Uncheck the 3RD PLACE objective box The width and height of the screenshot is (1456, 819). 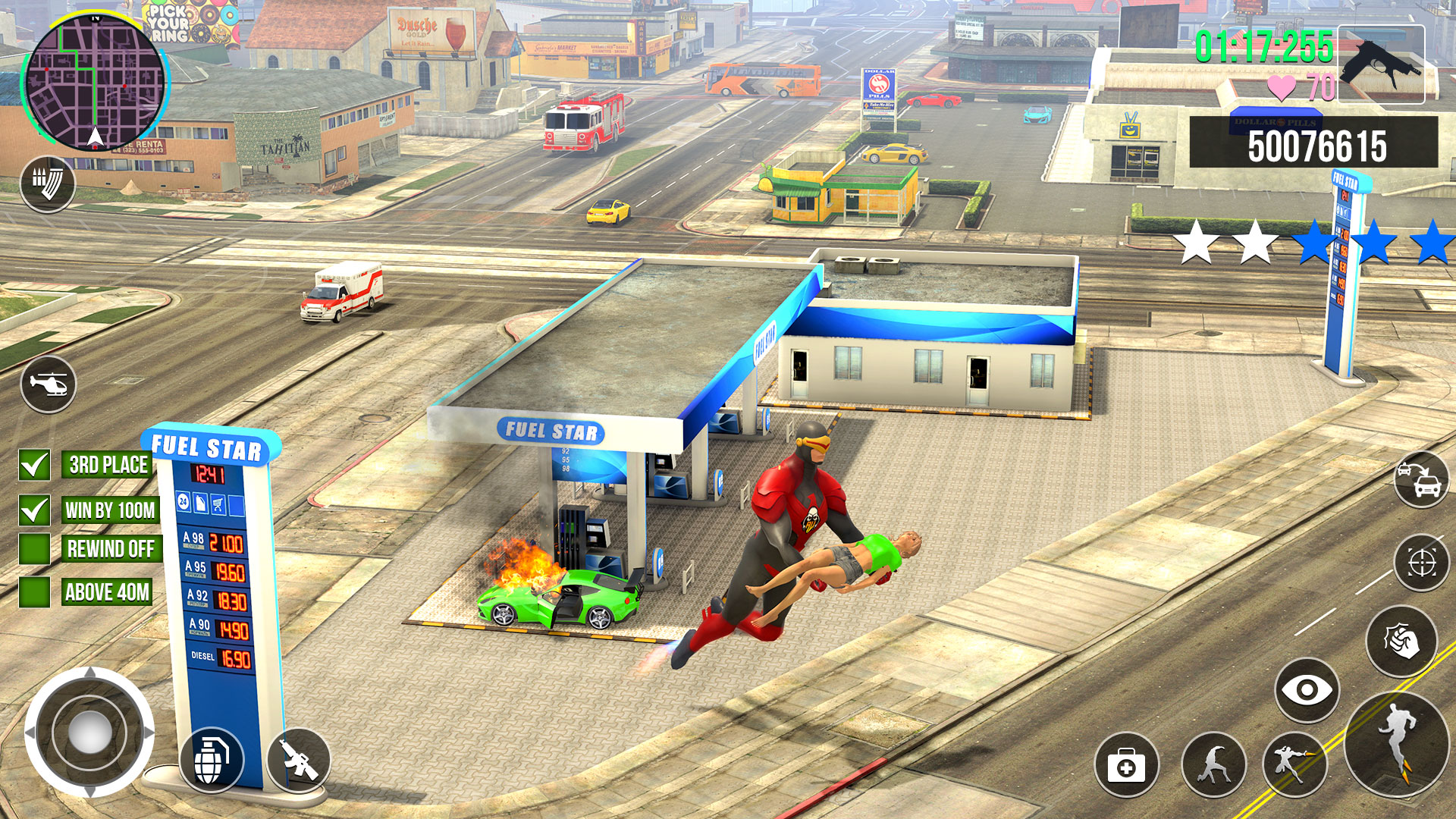click(33, 465)
